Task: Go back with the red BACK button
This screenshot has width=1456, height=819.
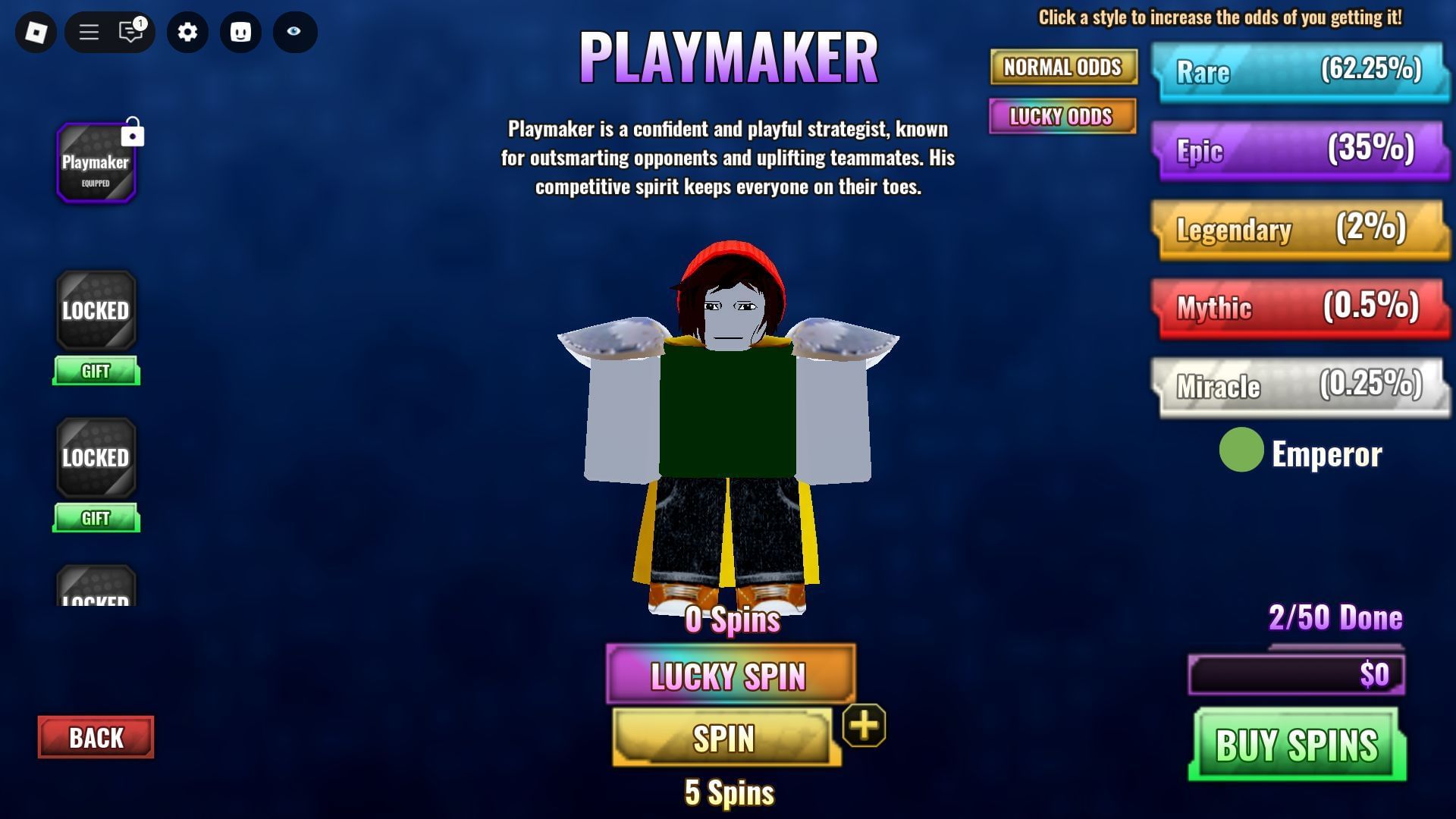Action: (96, 737)
